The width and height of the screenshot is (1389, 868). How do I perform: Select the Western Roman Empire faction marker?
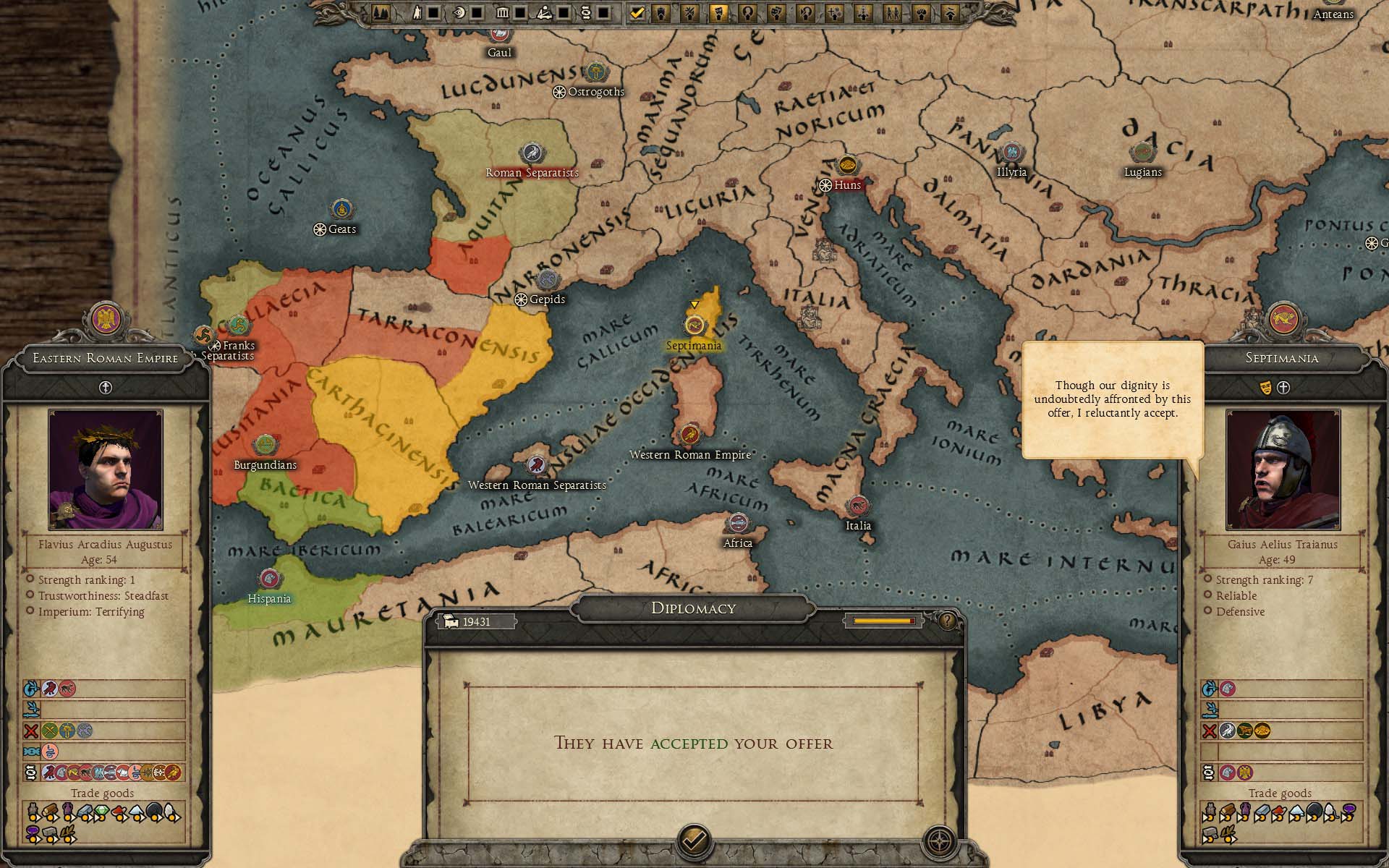coord(689,435)
